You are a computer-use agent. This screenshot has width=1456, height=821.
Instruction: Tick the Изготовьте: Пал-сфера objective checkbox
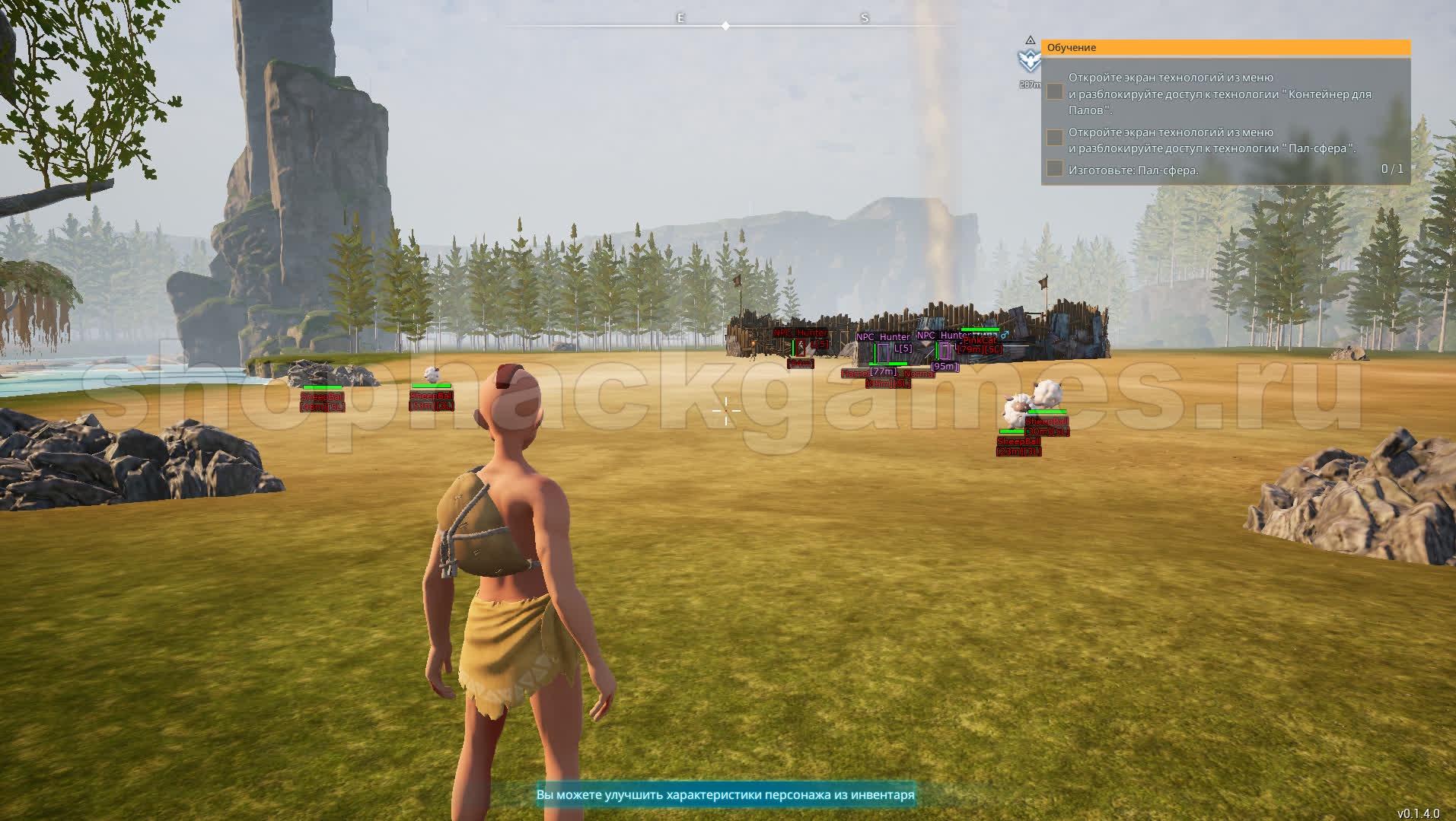click(1054, 169)
